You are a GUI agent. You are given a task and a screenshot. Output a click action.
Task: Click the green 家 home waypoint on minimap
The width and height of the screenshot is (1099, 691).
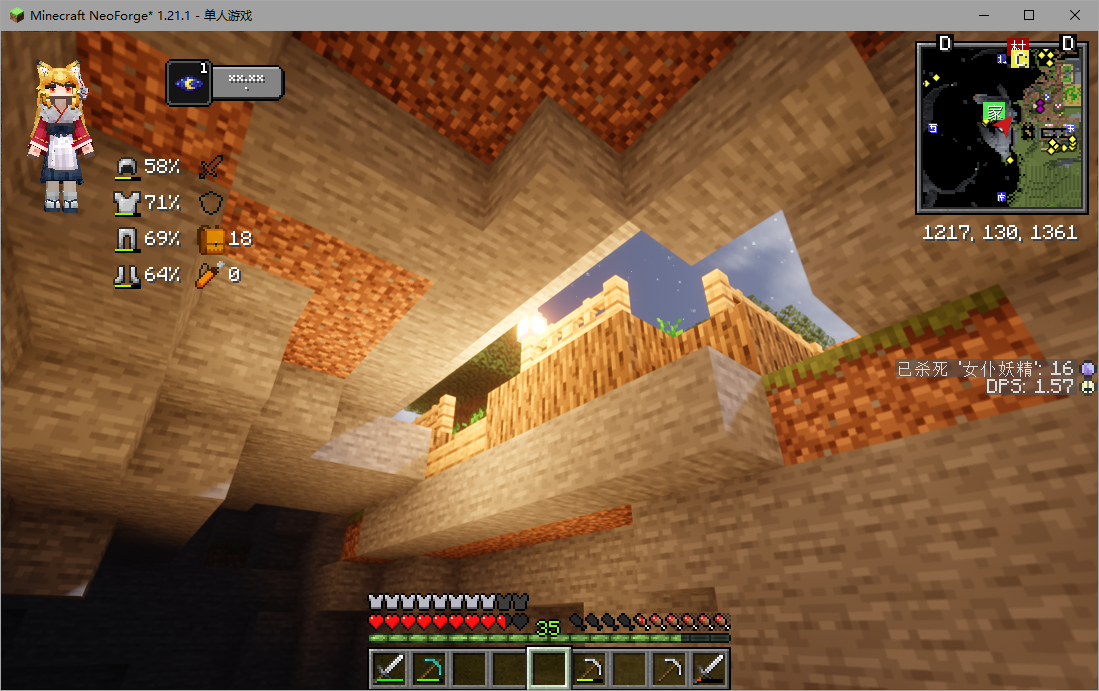pyautogui.click(x=995, y=112)
